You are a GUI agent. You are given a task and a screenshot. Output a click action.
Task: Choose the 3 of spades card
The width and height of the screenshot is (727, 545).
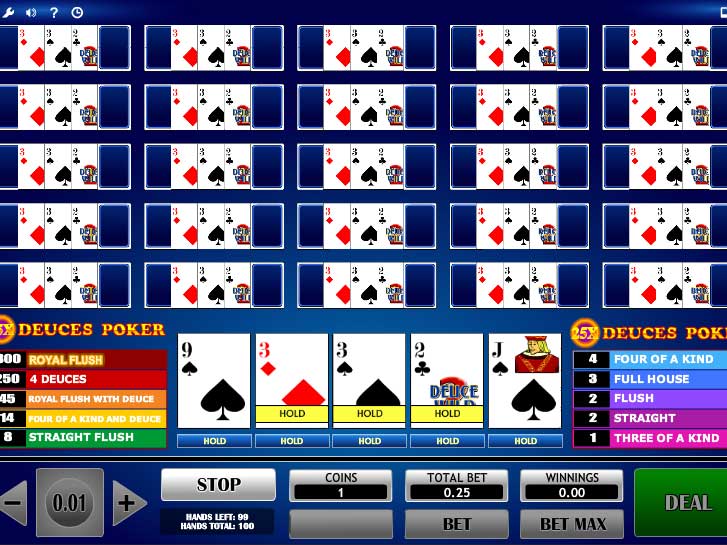tap(370, 380)
